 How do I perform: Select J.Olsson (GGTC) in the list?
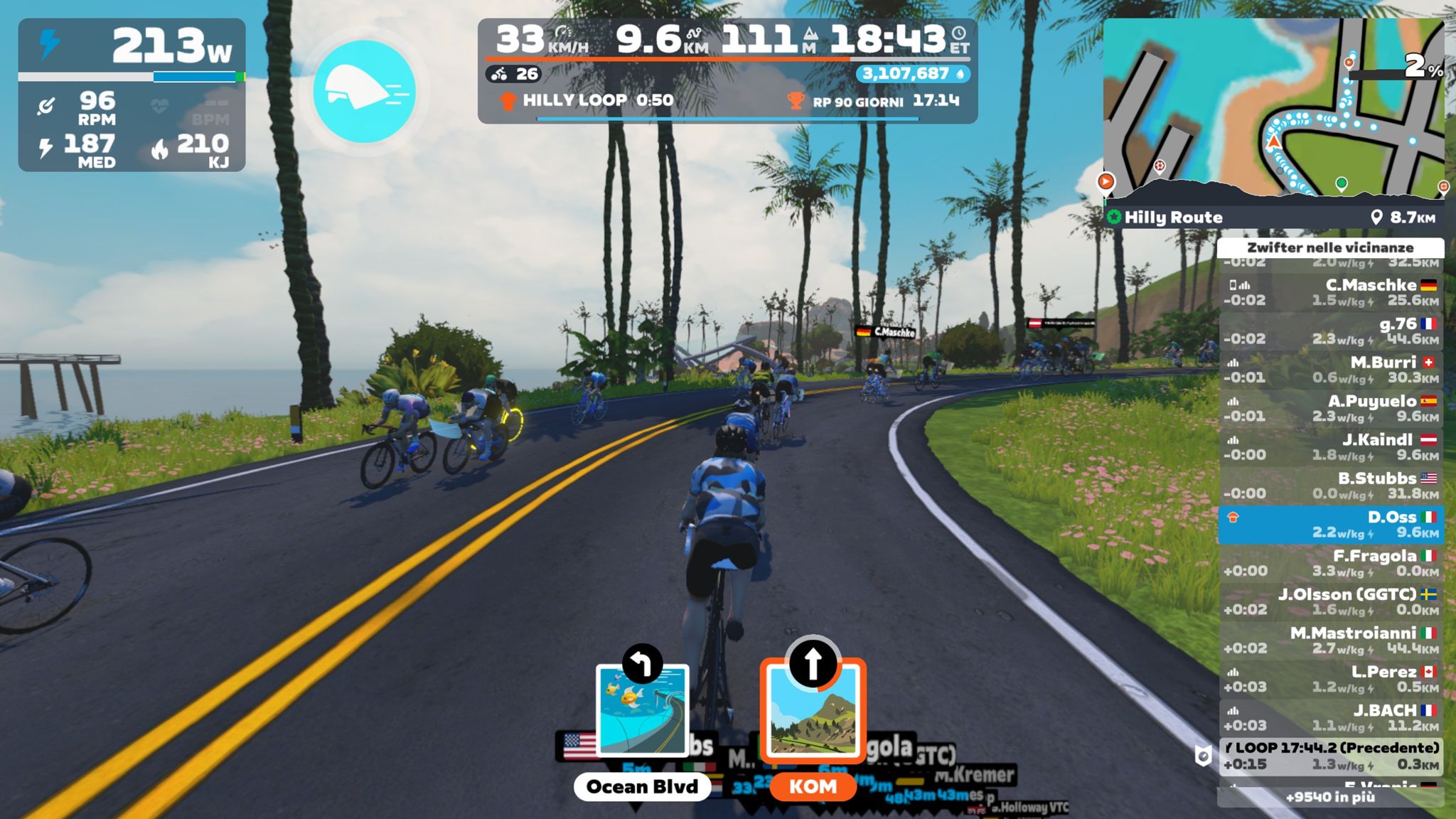point(1330,601)
